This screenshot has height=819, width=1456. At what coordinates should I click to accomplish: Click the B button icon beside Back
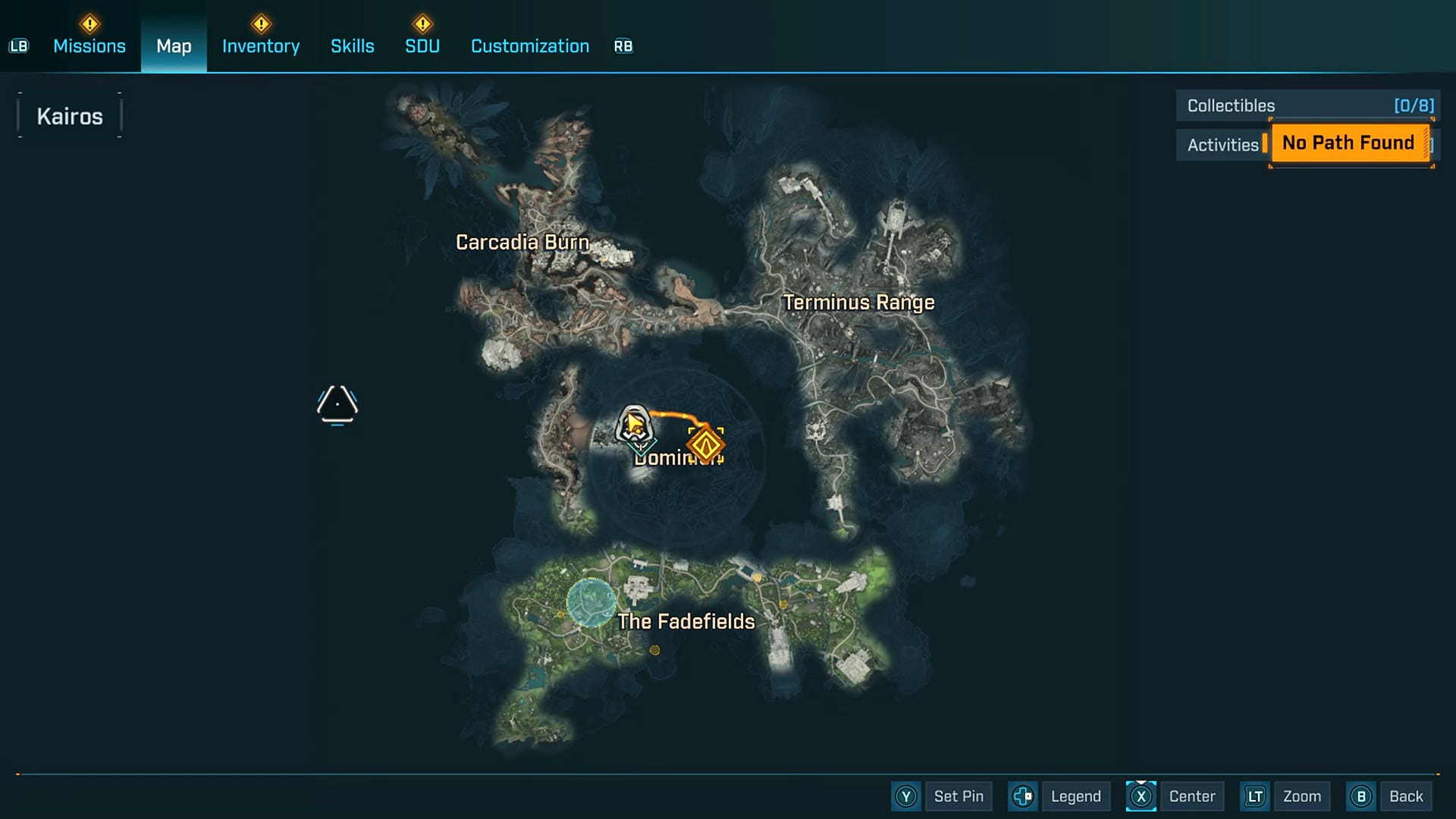(x=1363, y=796)
